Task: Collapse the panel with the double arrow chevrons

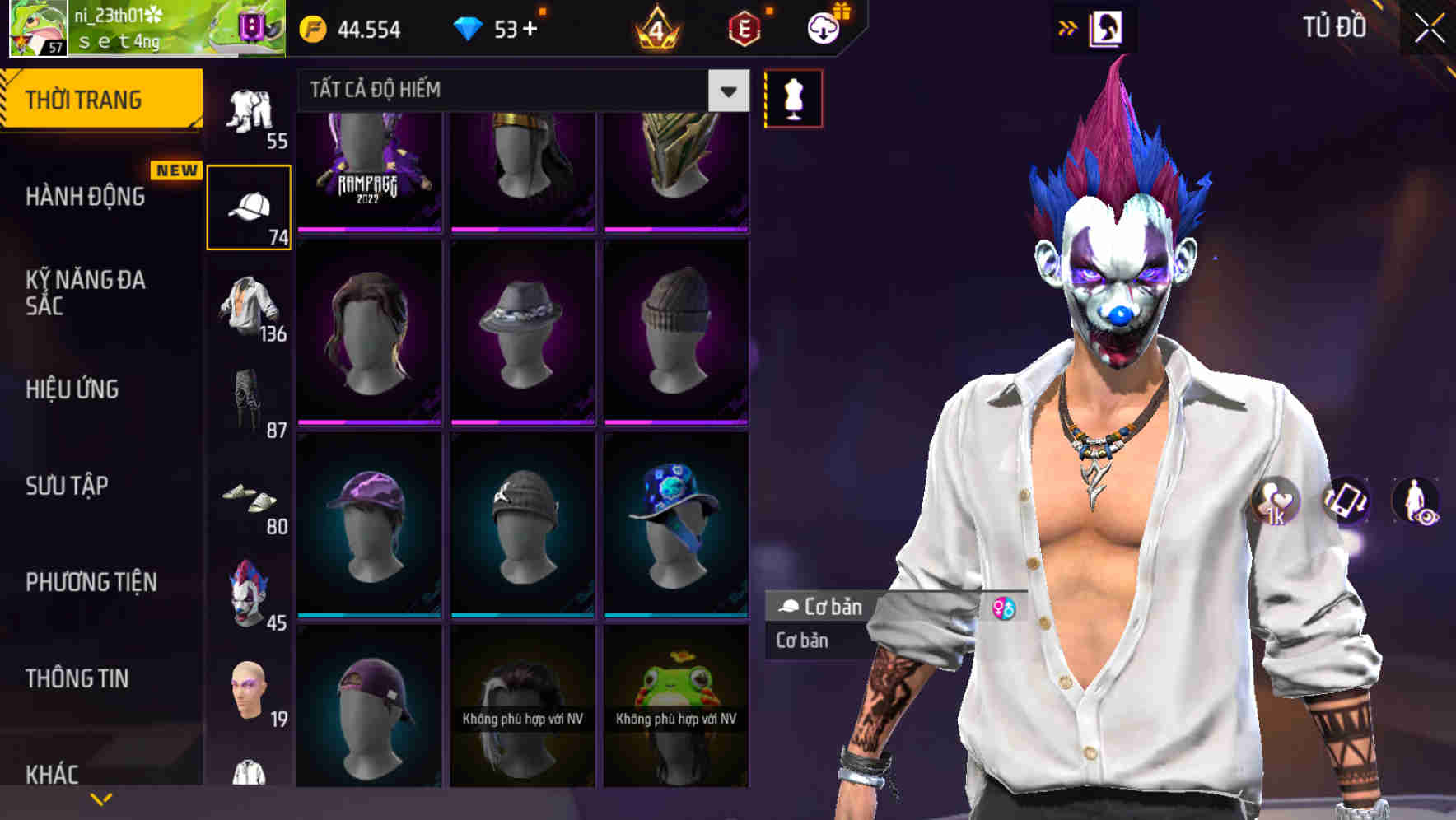Action: (1068, 27)
